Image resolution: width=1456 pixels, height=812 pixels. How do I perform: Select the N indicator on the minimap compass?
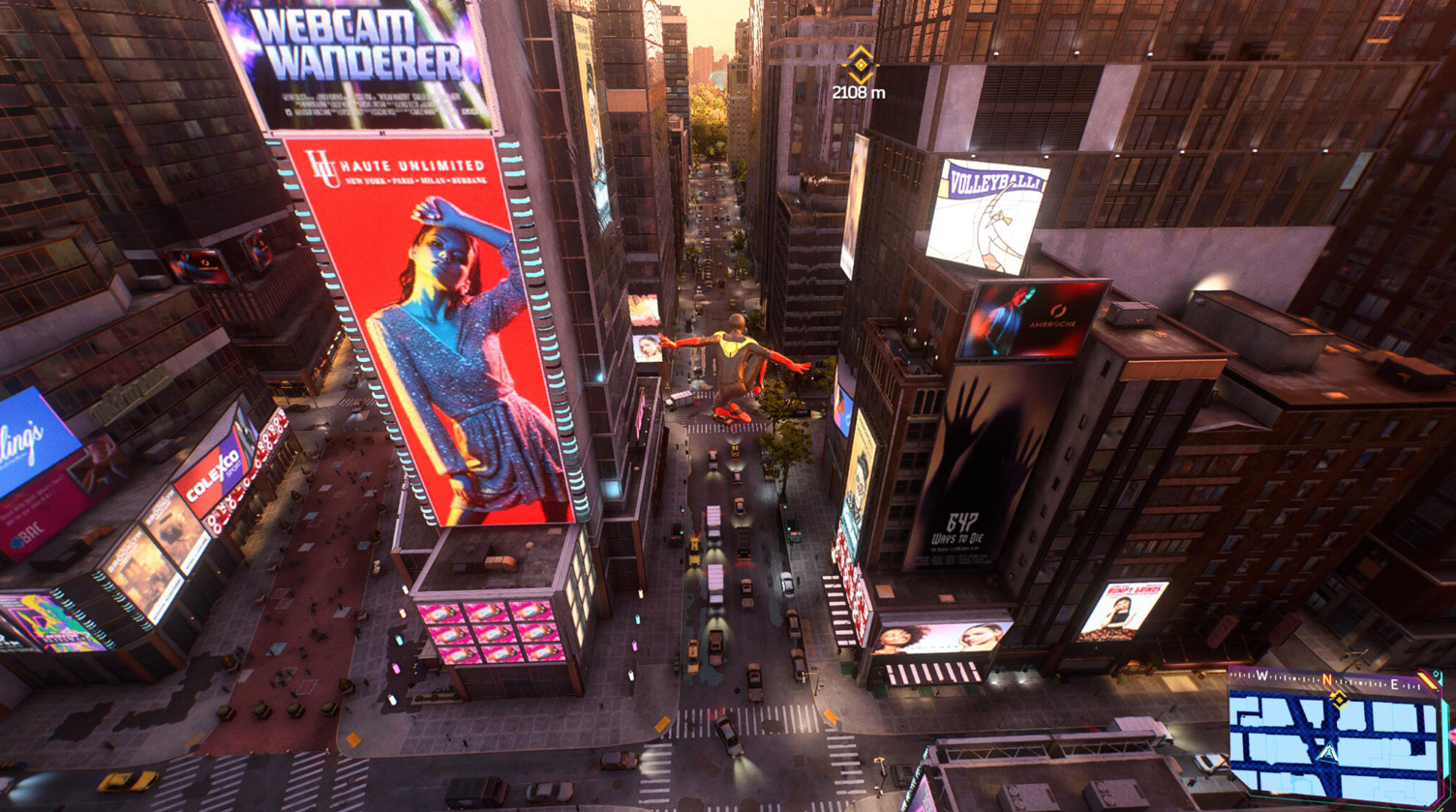pyautogui.click(x=1327, y=679)
